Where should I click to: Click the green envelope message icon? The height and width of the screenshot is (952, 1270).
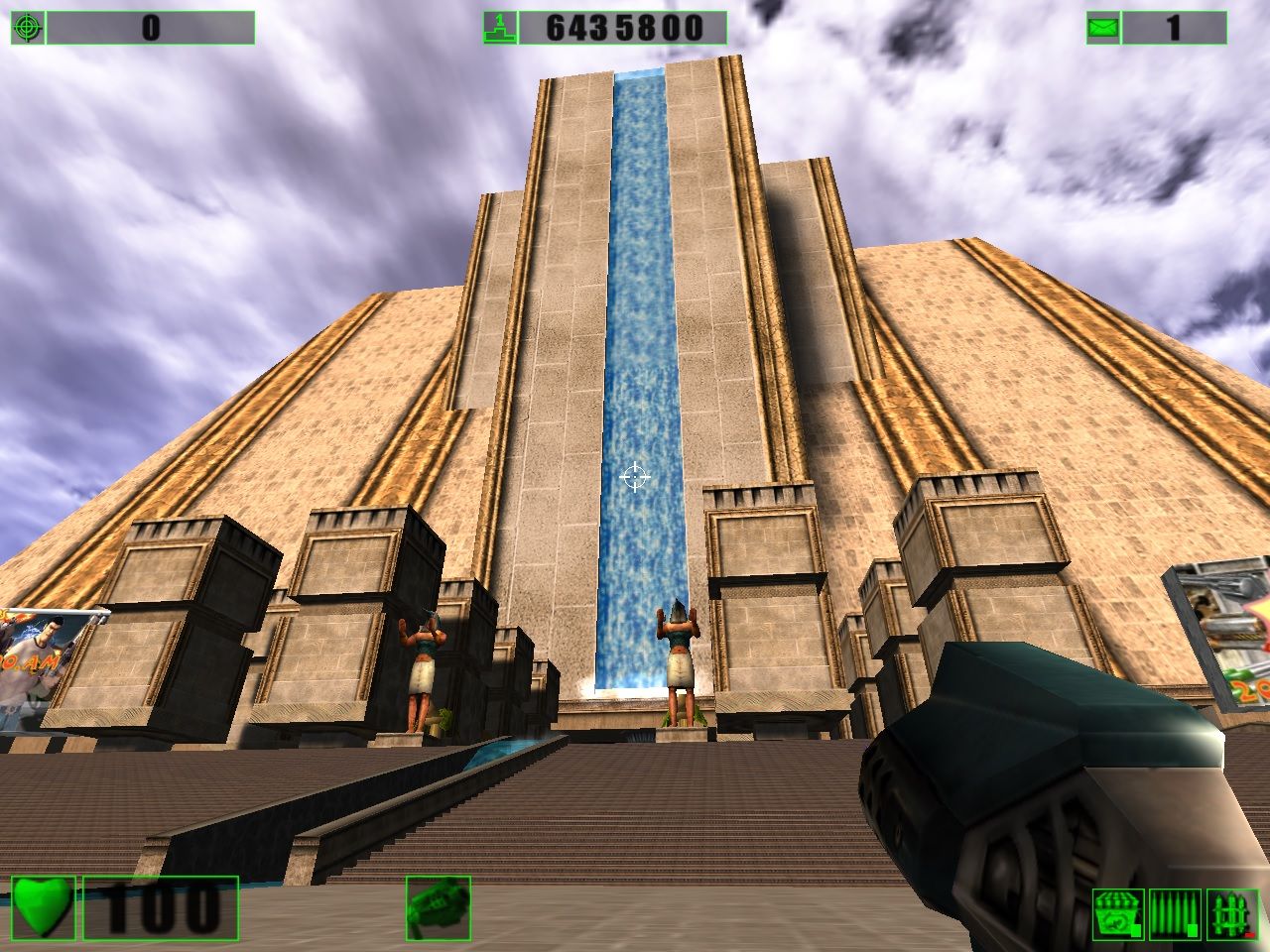coord(1104,28)
